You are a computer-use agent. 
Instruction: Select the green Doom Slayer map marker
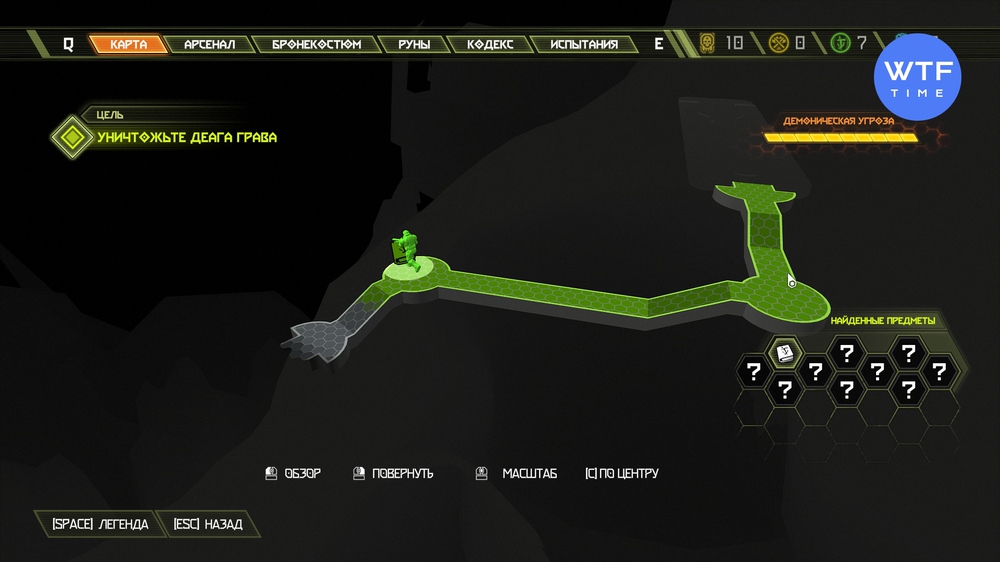(407, 250)
